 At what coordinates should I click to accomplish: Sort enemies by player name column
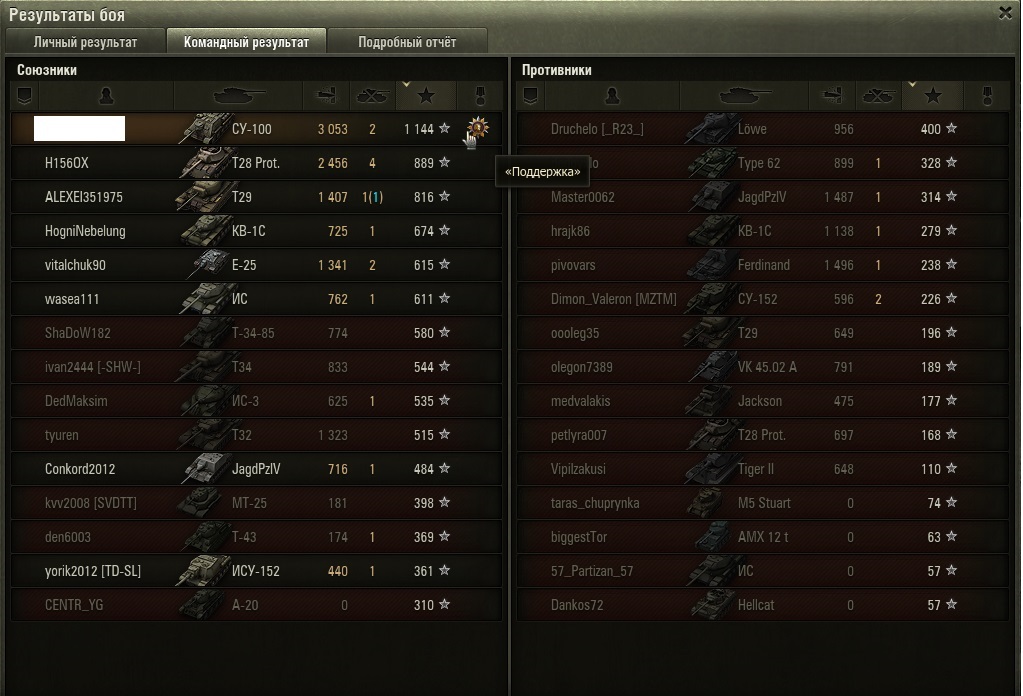(612, 96)
